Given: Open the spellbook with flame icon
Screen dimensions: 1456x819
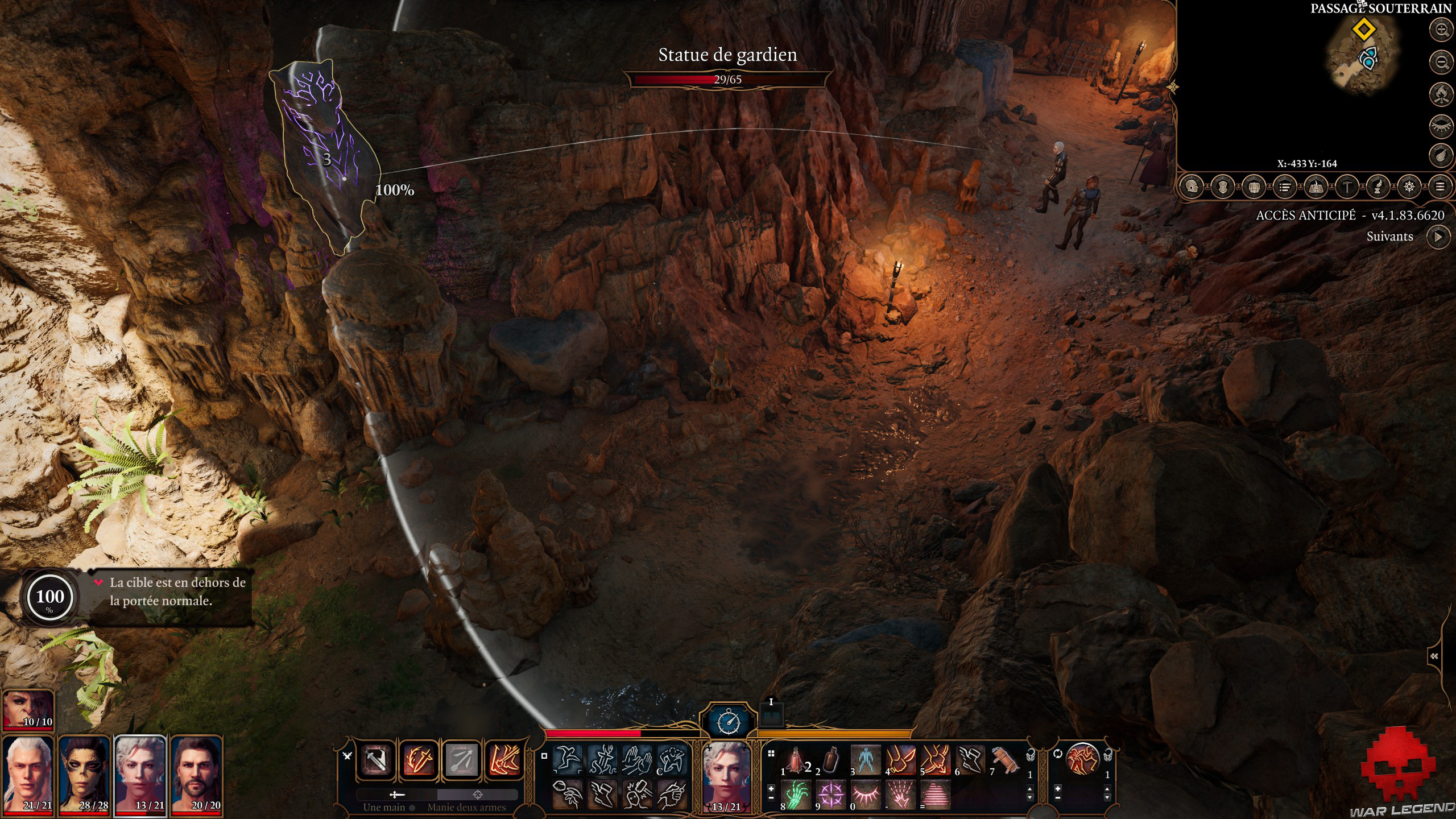Looking at the screenshot, I should point(1316,187).
